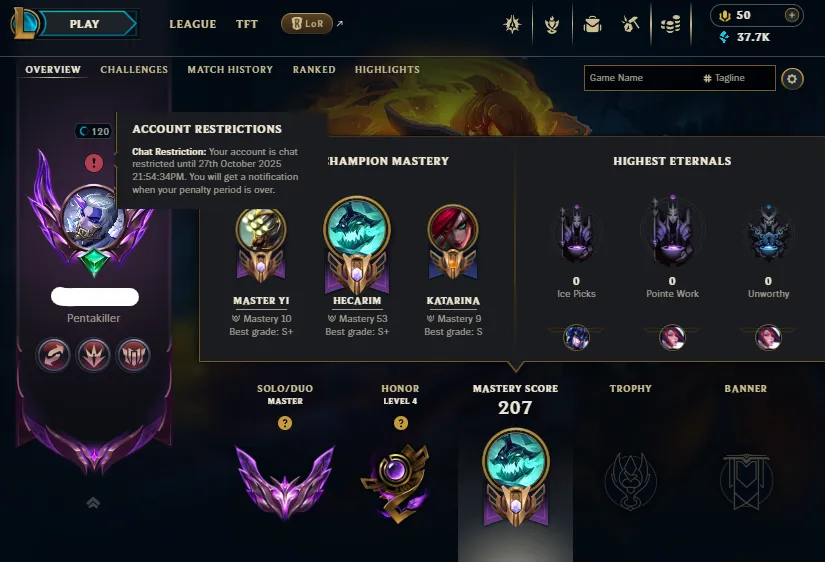Open the loot hammer icon

click(x=631, y=24)
